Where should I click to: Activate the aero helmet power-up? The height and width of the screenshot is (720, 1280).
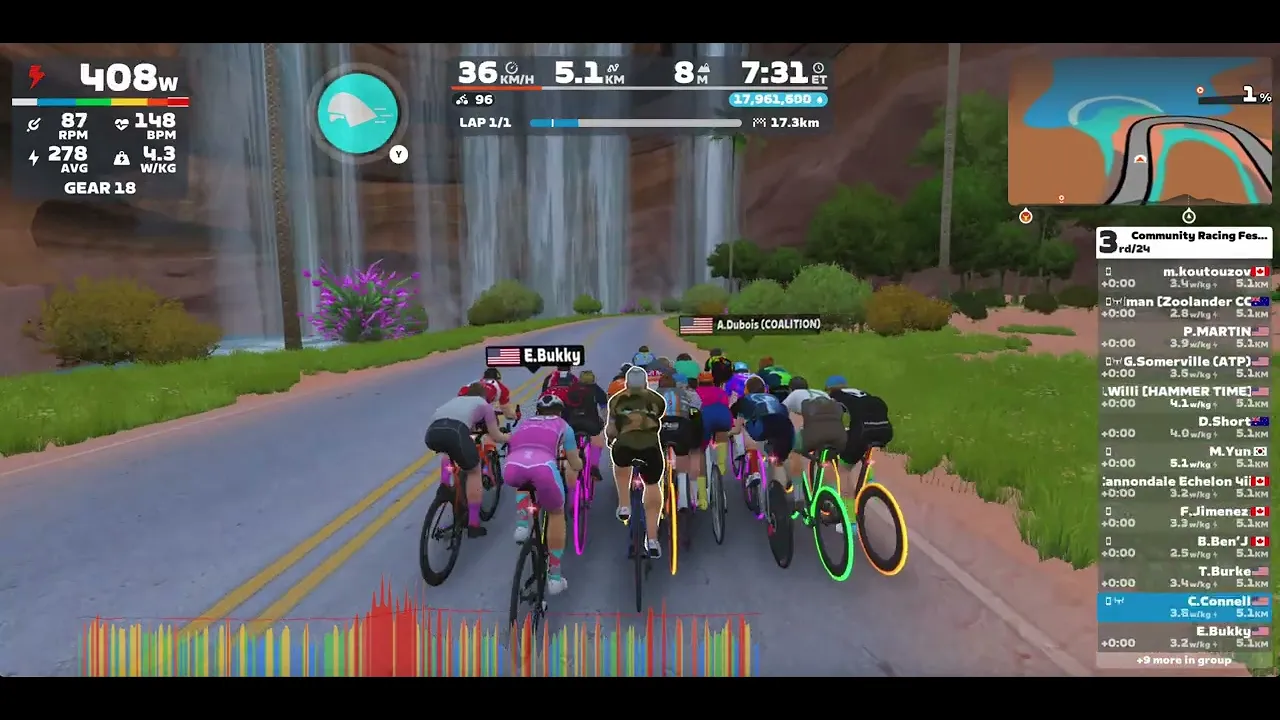pos(357,113)
